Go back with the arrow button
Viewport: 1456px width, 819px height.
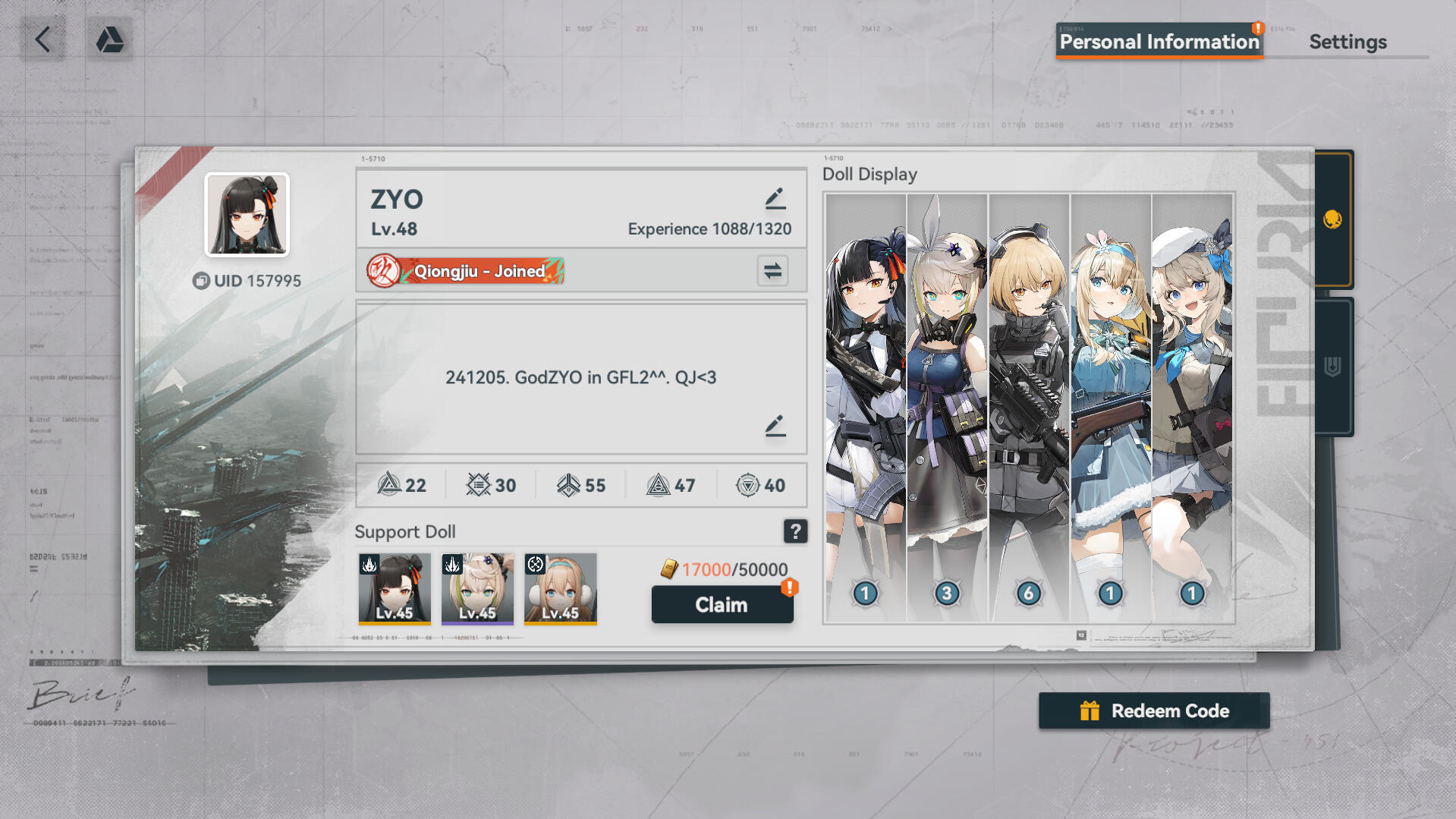pyautogui.click(x=42, y=39)
